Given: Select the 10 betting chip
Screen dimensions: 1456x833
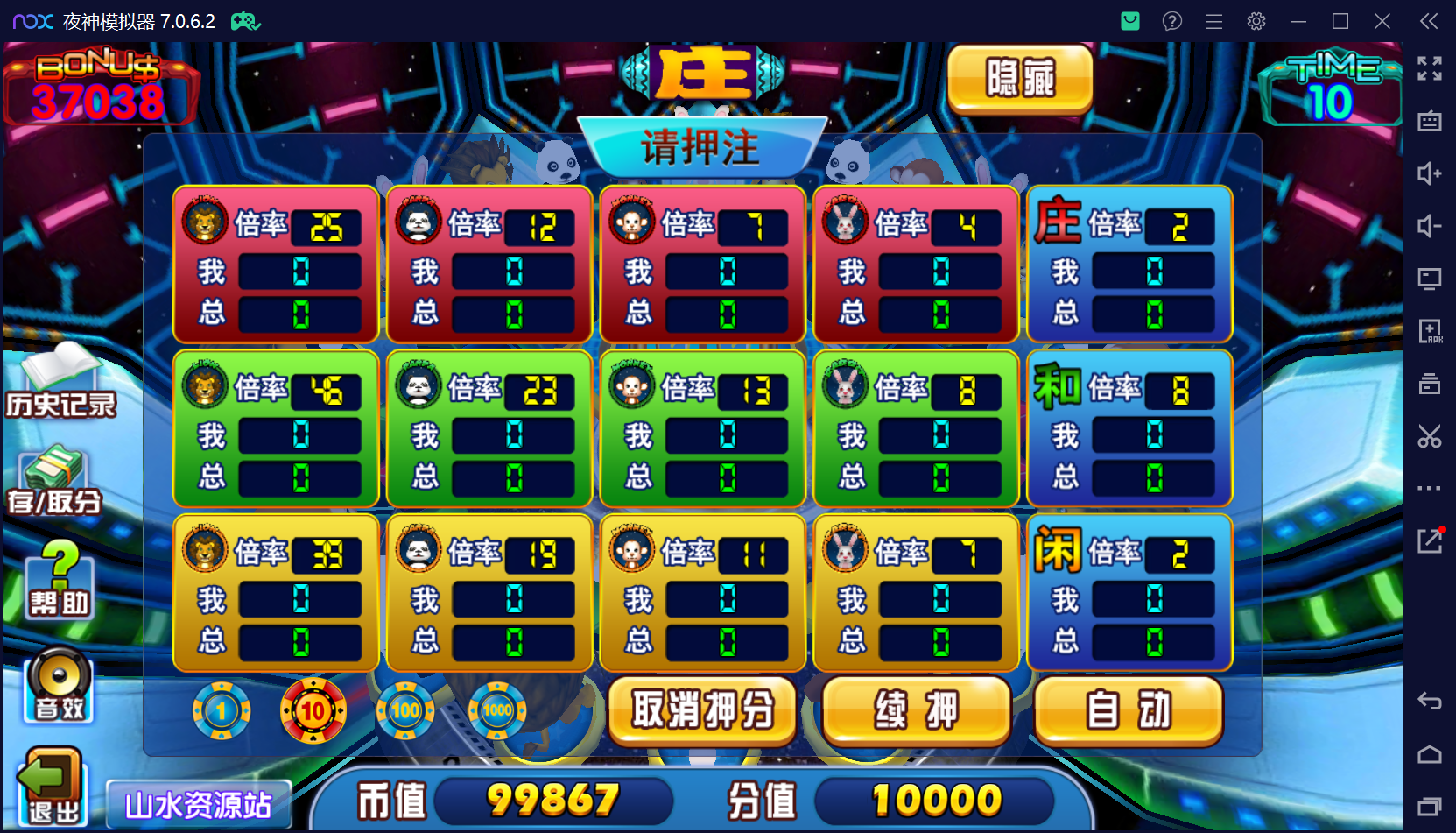Looking at the screenshot, I should coord(313,711).
